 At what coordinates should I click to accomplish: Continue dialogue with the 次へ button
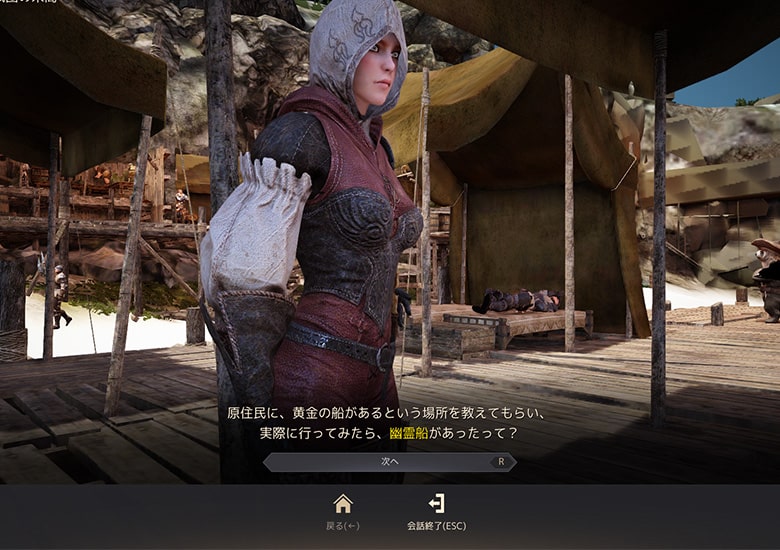pyautogui.click(x=390, y=462)
